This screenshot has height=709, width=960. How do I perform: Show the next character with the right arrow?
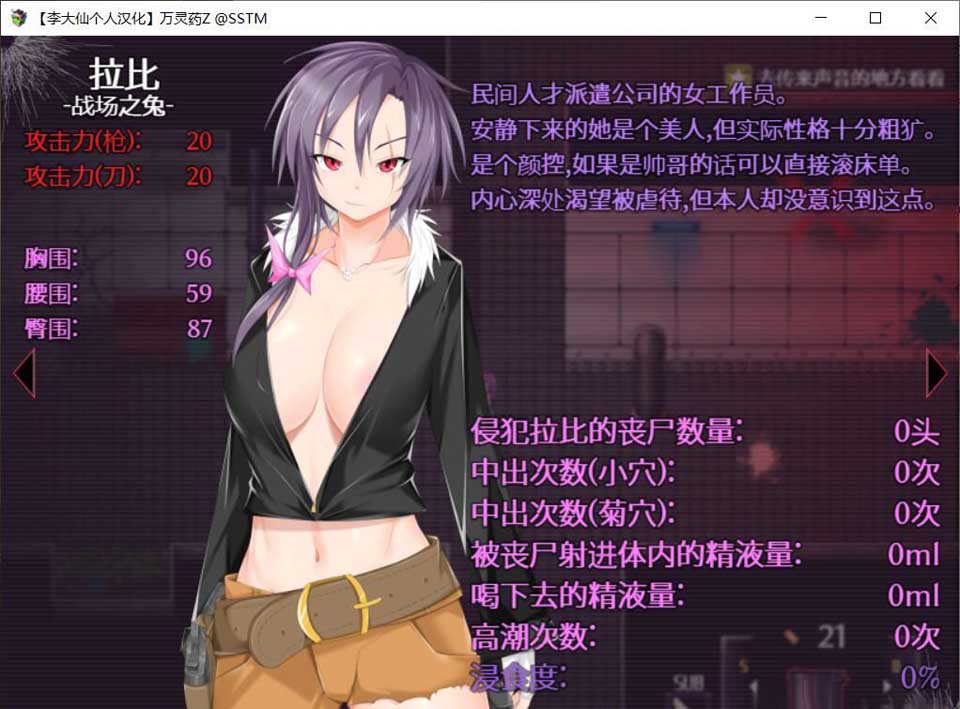coord(936,372)
